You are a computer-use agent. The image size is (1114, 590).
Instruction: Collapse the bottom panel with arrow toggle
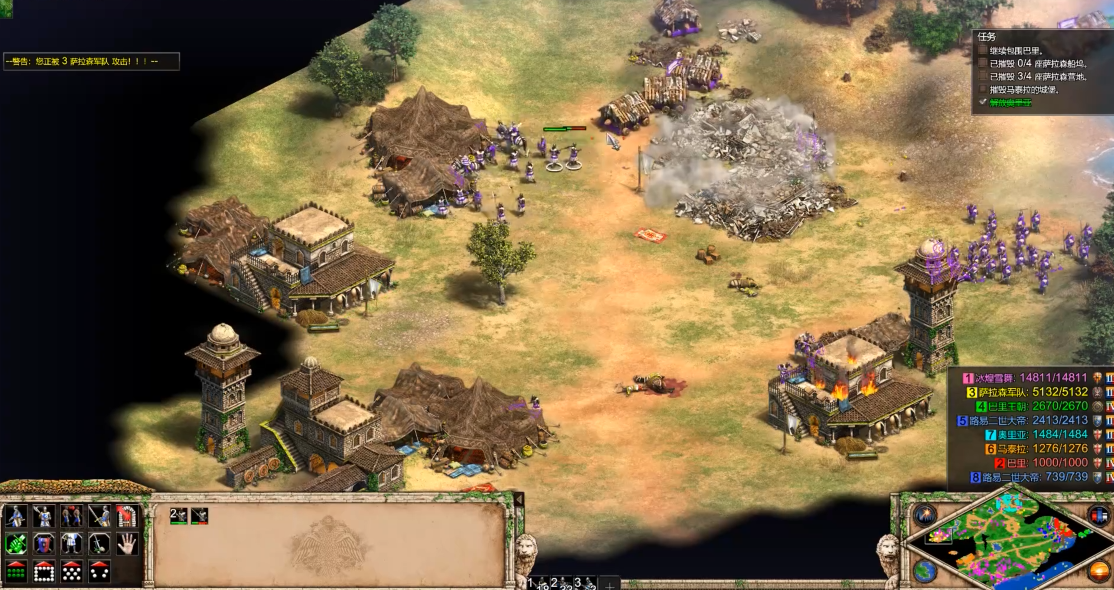click(x=518, y=499)
